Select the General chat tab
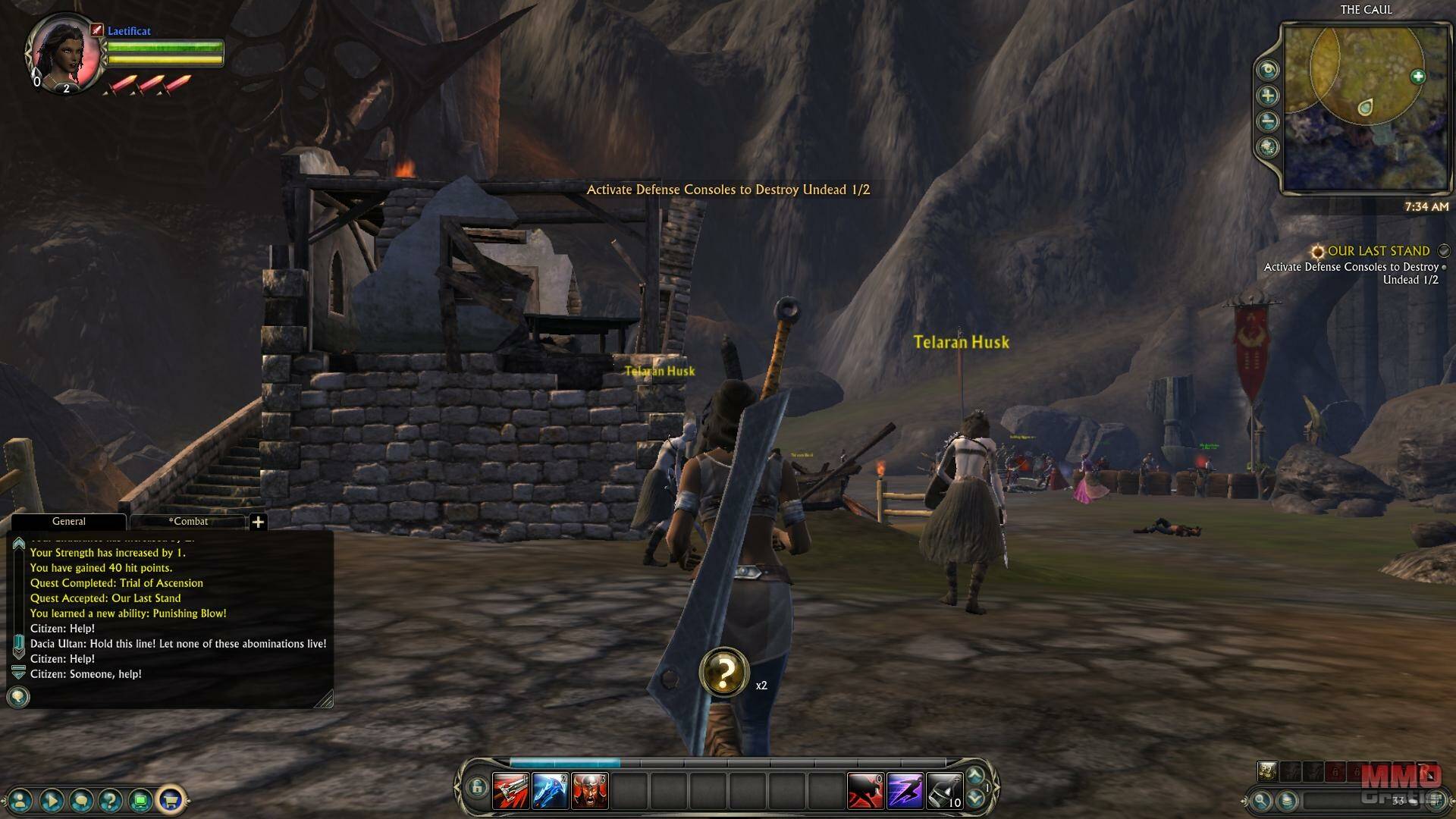This screenshot has width=1456, height=819. (x=68, y=522)
